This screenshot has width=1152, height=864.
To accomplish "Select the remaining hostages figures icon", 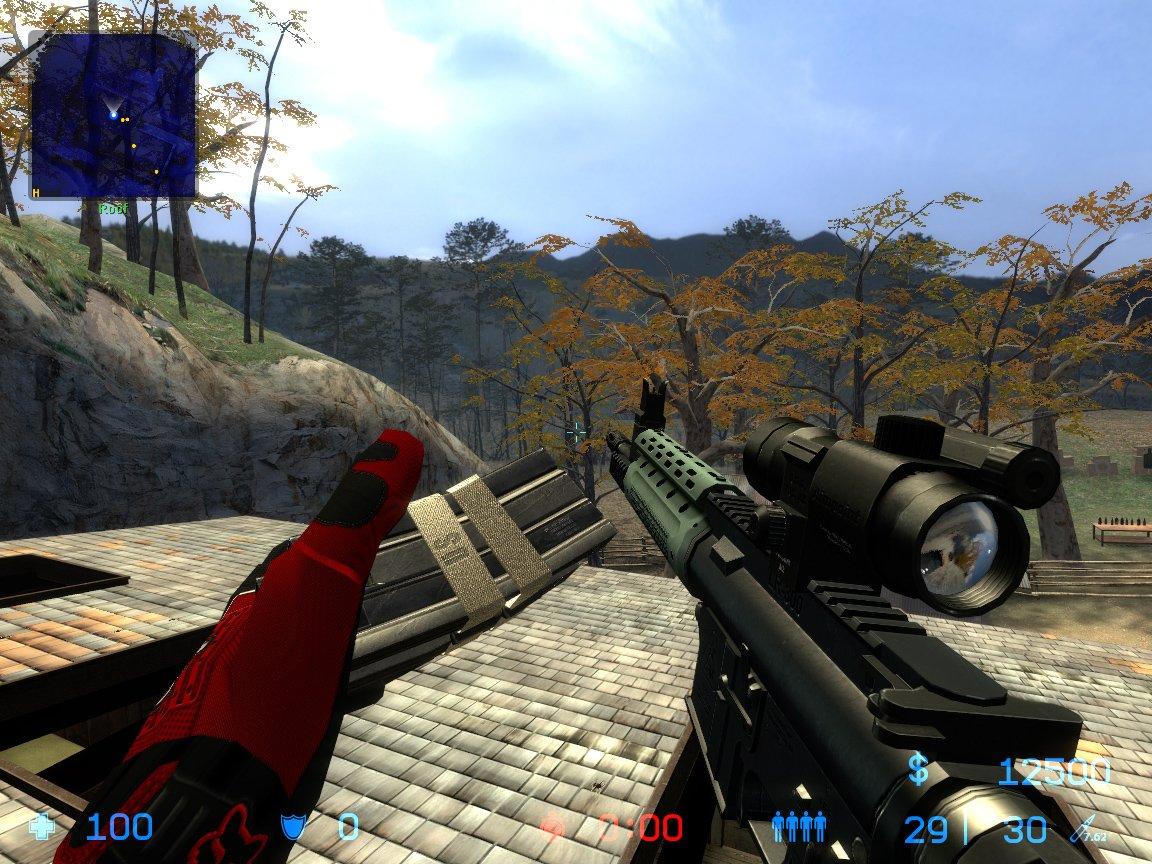I will (x=799, y=826).
